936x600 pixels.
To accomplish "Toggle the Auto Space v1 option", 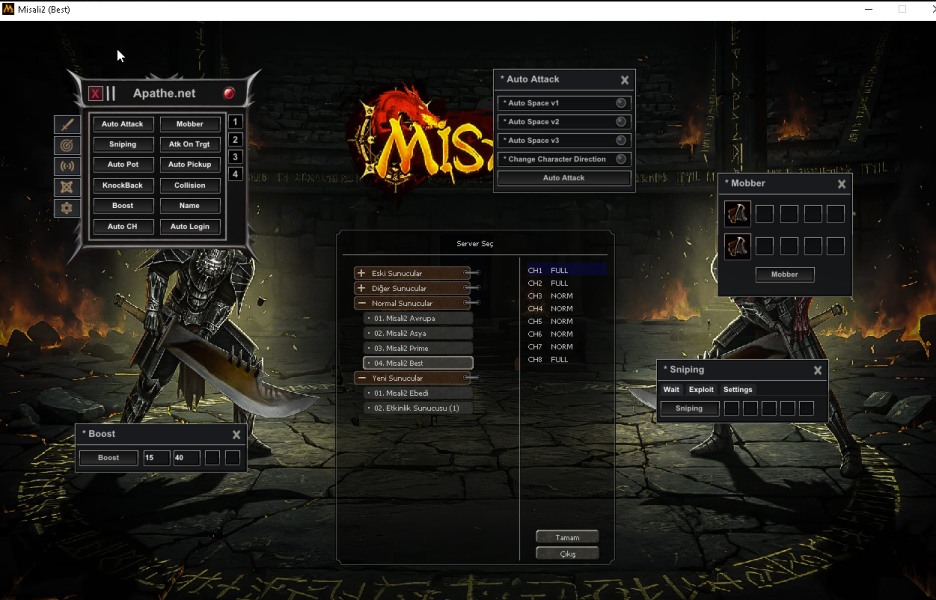I will [621, 103].
